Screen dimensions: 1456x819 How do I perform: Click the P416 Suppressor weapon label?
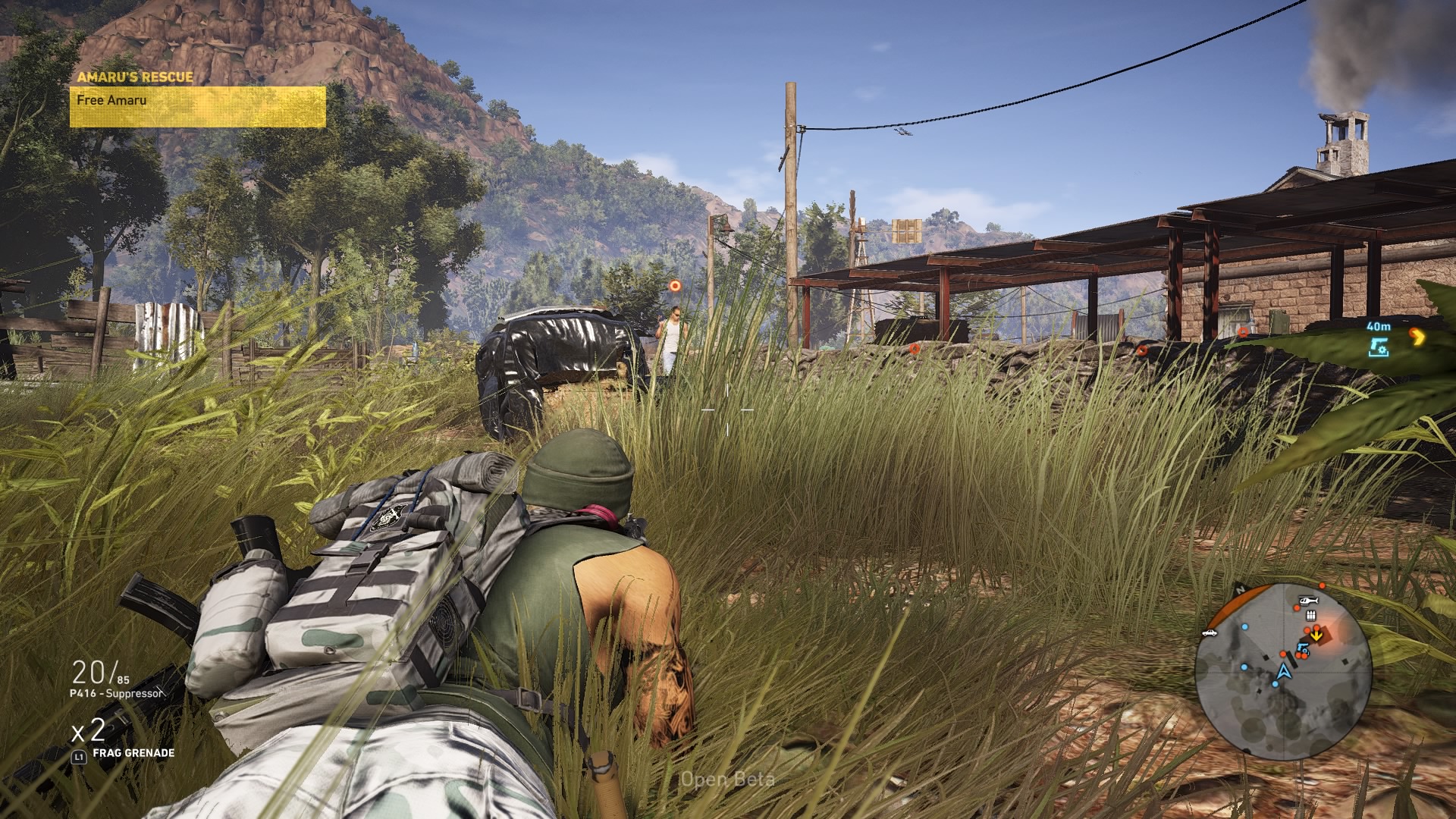click(x=116, y=693)
